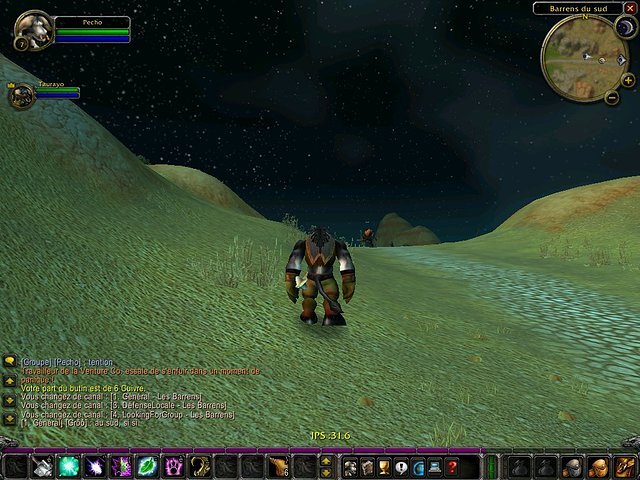Activate the glowing teal orb spell
Viewport: 640px width, 480px height.
(69, 466)
